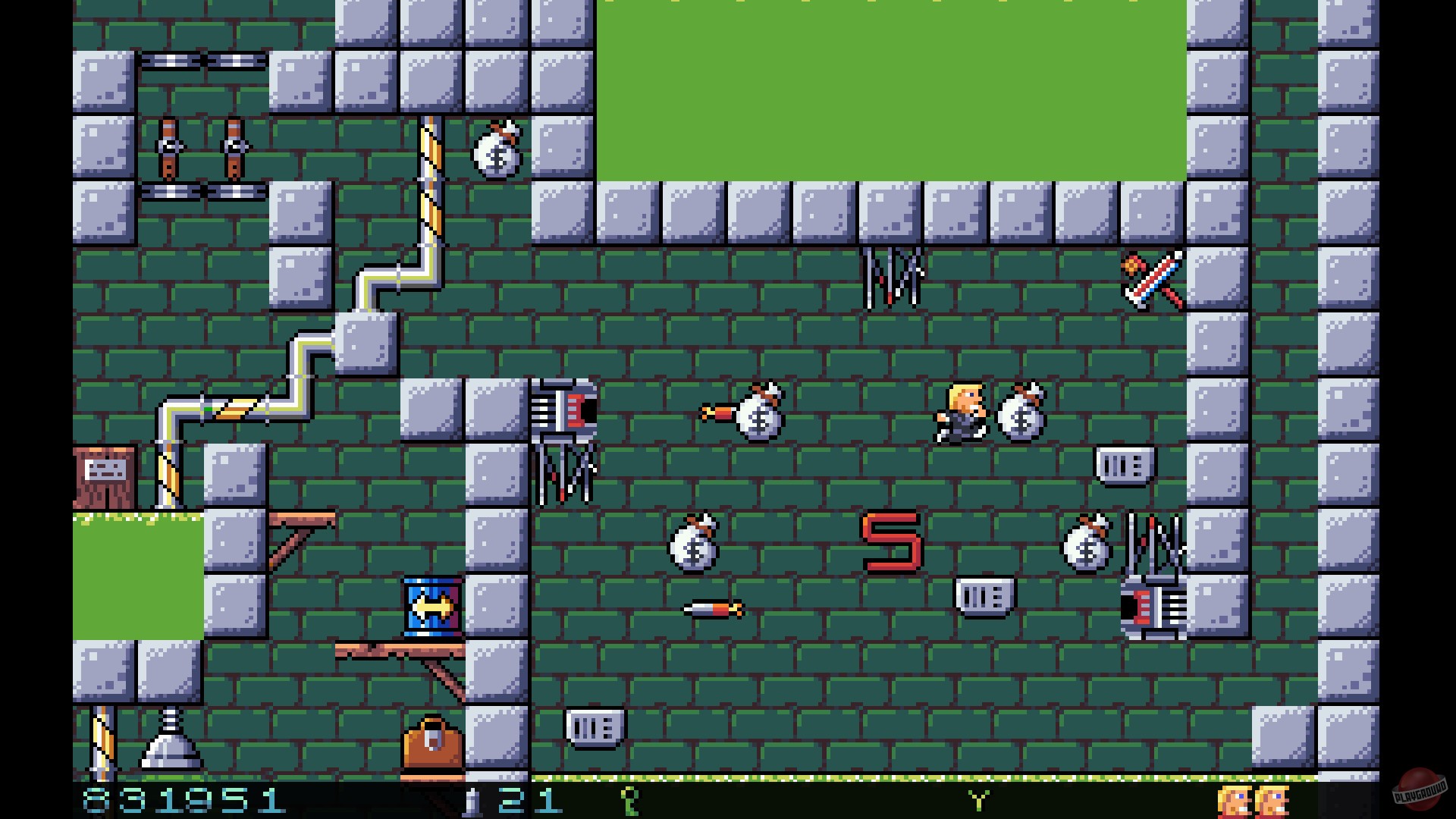Toggle the double-arrow direction barrel
Screen dimensions: 1456x819
pyautogui.click(x=432, y=607)
